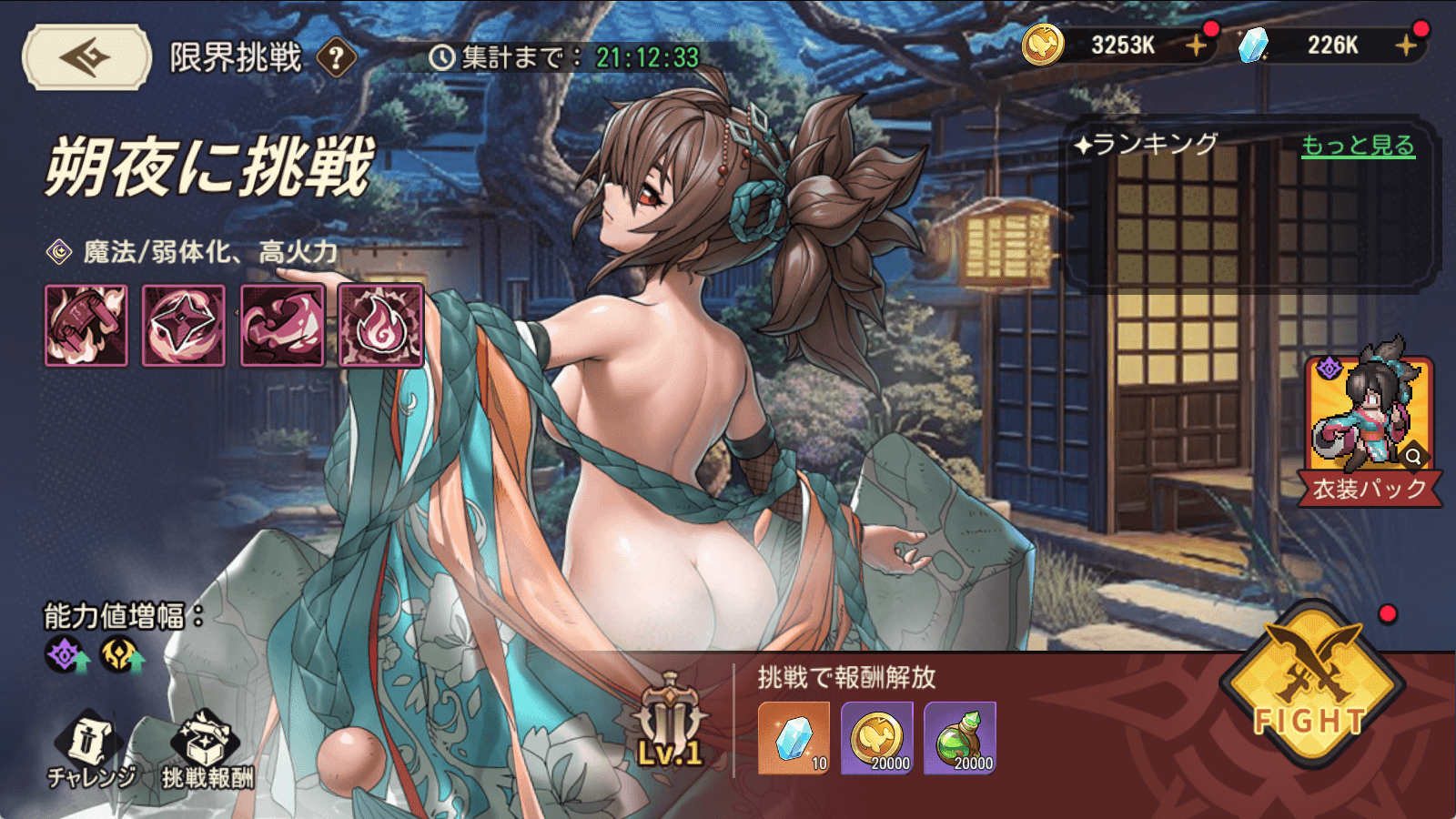Inspect the shuriken skill icon
1456x819 pixels.
(x=184, y=325)
